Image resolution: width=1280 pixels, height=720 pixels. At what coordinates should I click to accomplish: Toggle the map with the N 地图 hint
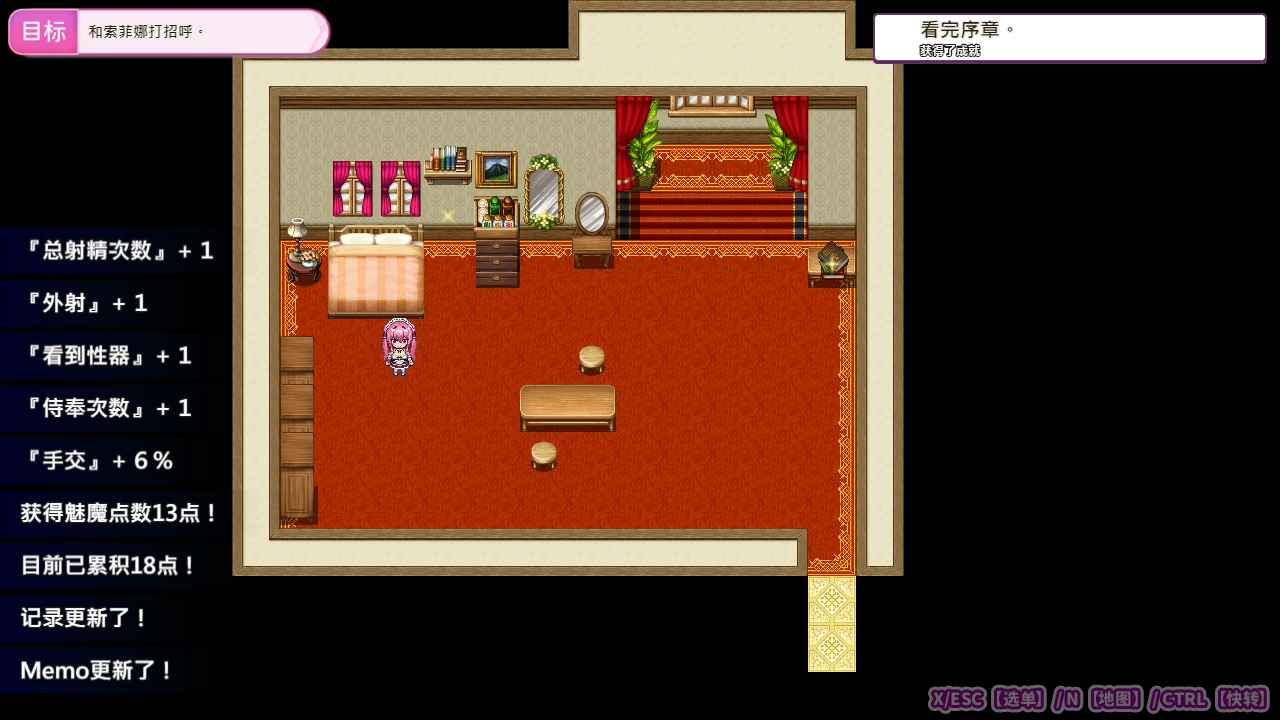[1100, 700]
